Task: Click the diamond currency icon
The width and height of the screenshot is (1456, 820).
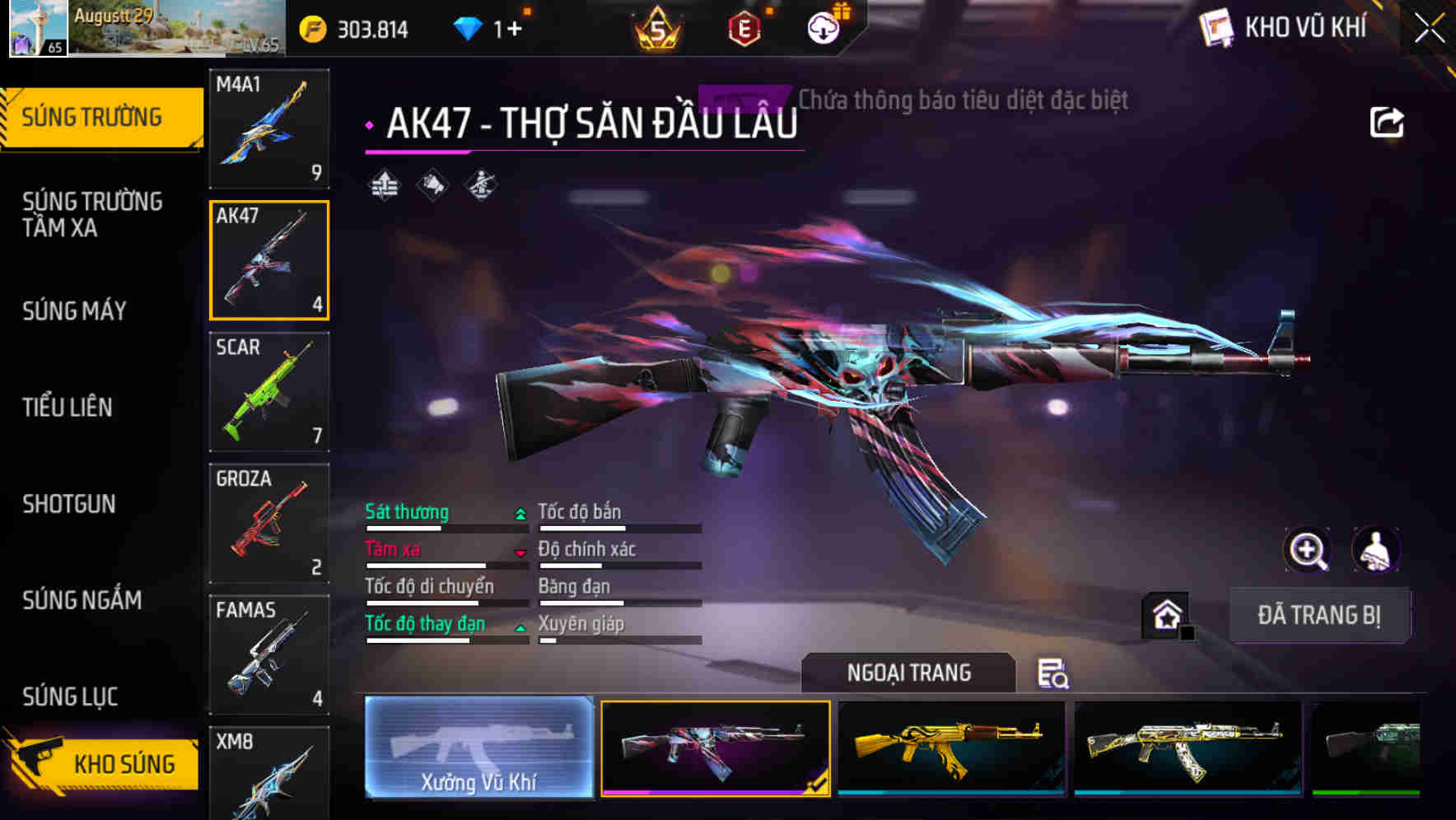Action: click(467, 27)
